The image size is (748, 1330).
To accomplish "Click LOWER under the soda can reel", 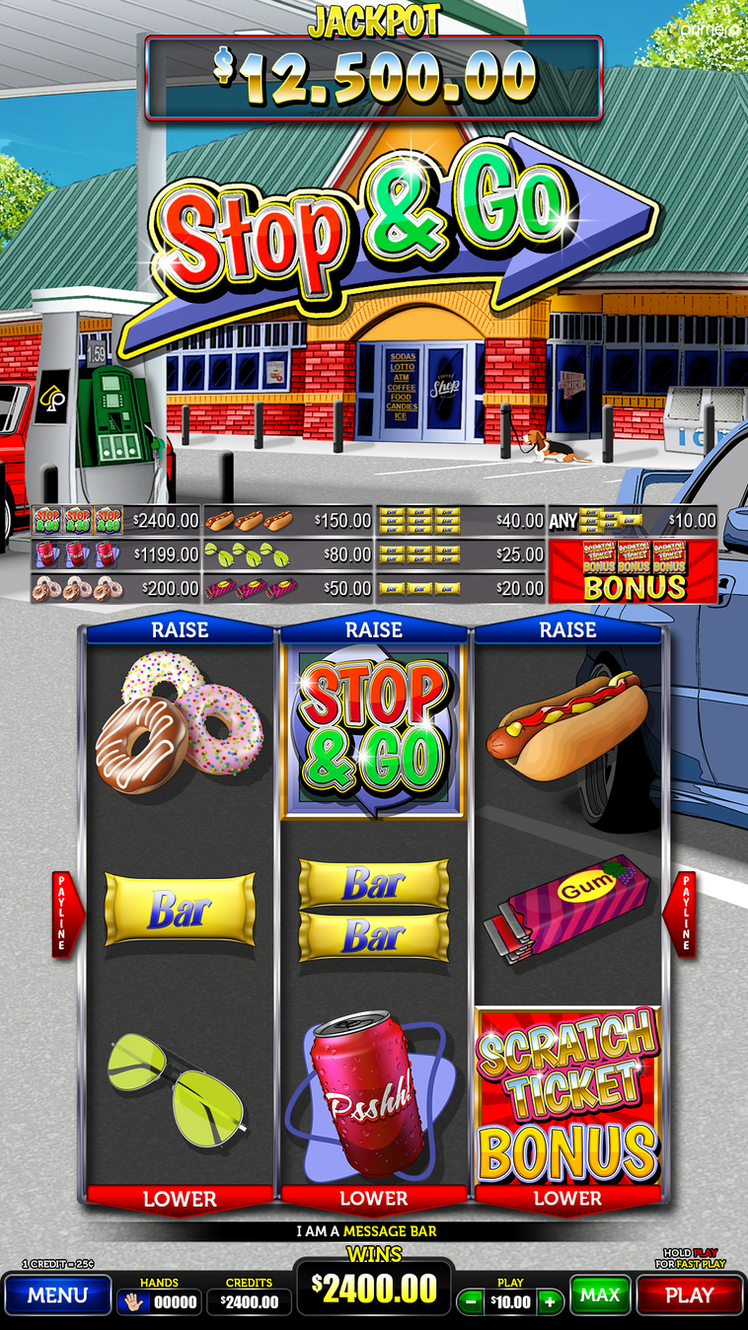I will [374, 1198].
